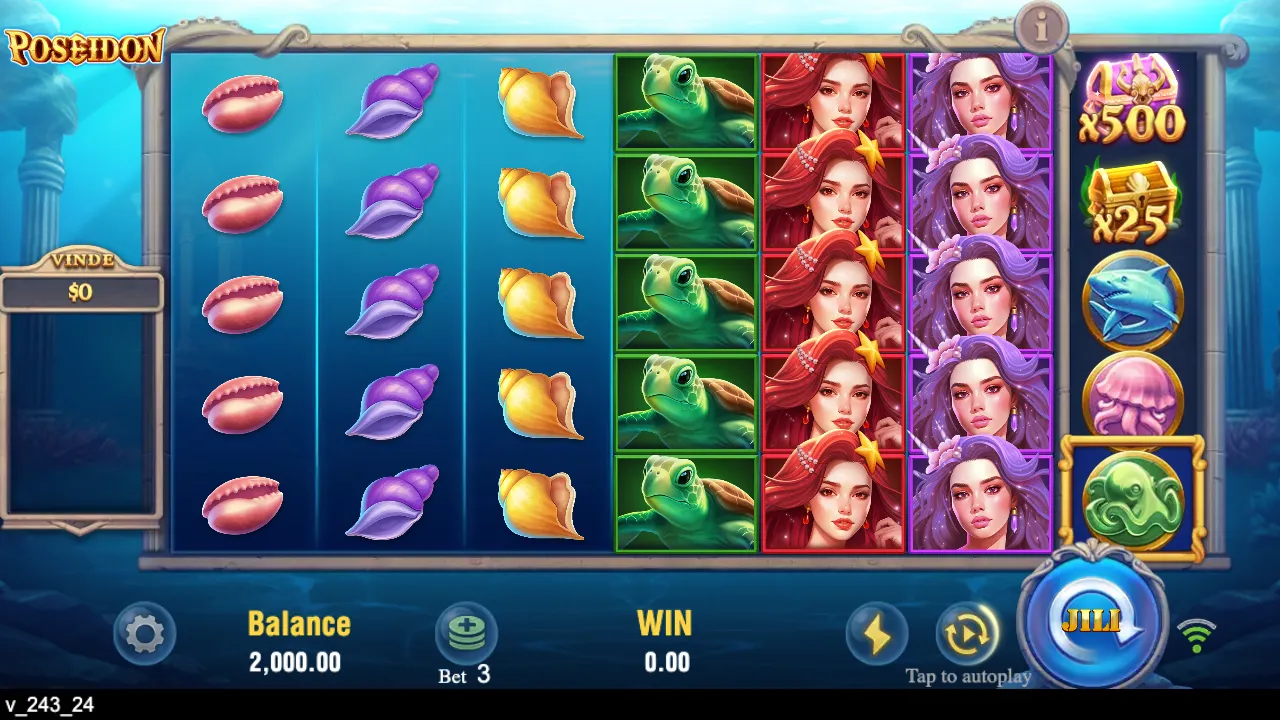This screenshot has width=1280, height=720.
Task: Toggle the lightning bolt turbo spin
Action: (877, 634)
